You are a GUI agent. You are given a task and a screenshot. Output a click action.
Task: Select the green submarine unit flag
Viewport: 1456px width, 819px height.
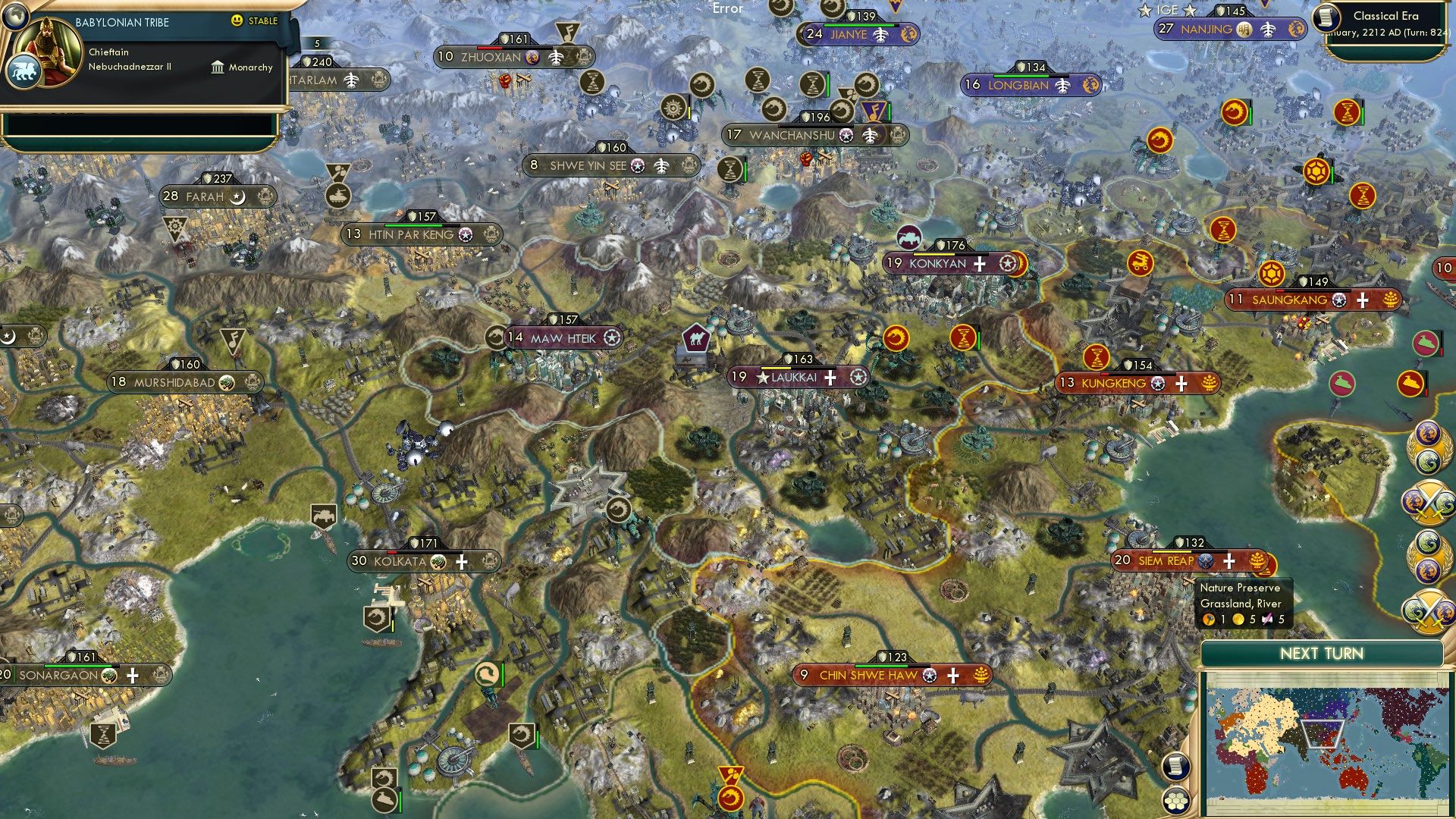(x=1424, y=341)
